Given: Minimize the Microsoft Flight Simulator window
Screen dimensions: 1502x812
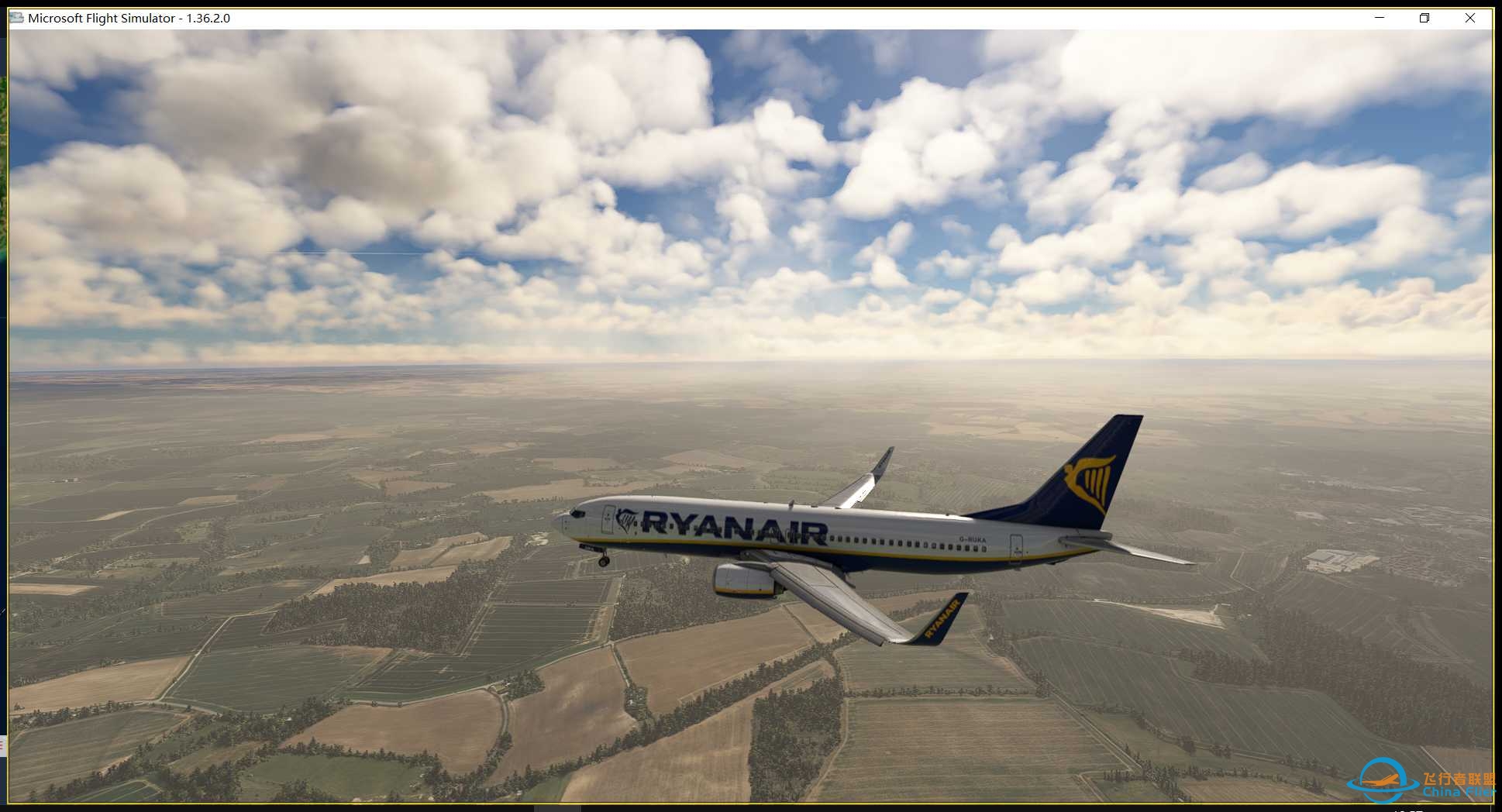Looking at the screenshot, I should 1378,18.
